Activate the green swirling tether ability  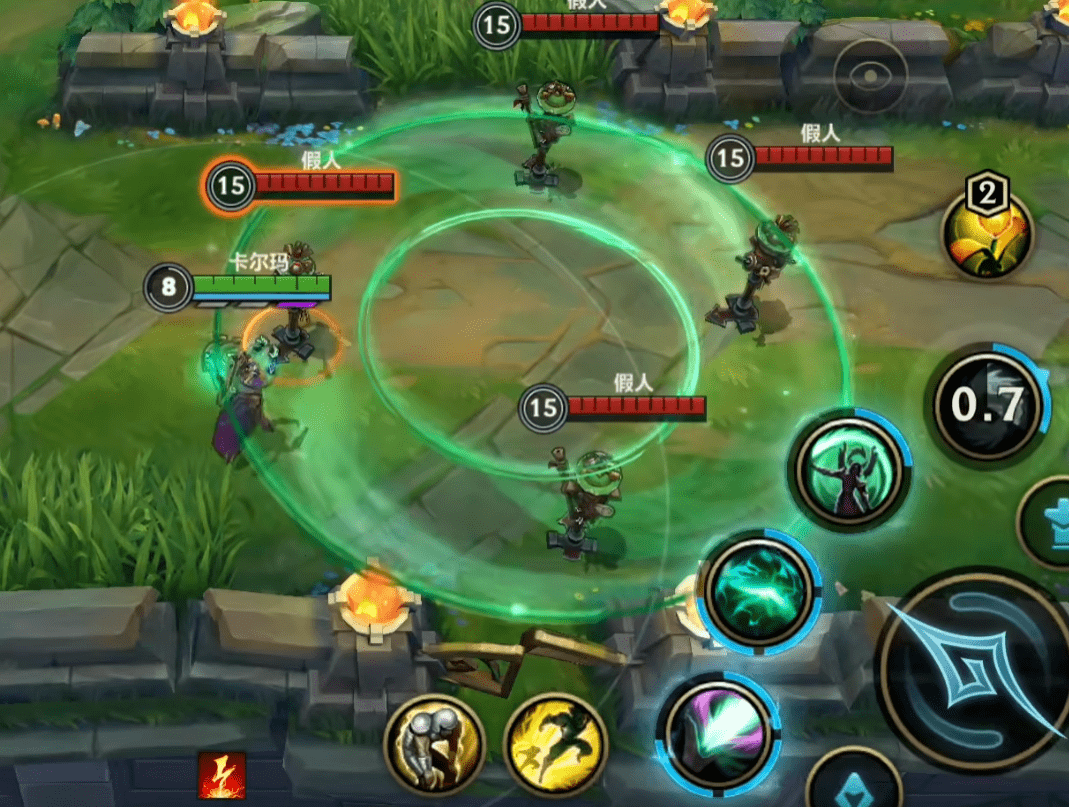[x=758, y=587]
